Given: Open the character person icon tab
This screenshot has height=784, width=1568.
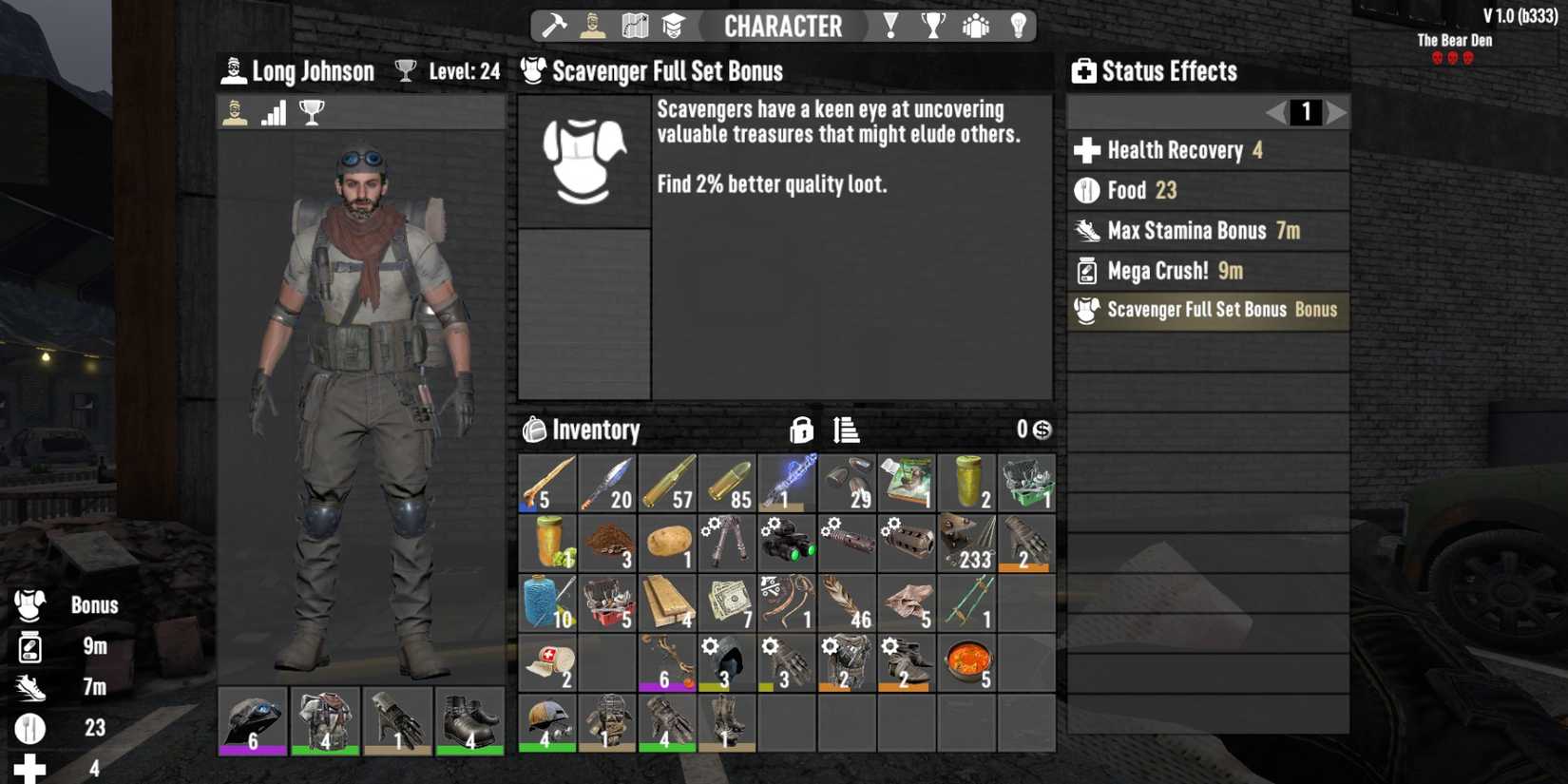Looking at the screenshot, I should 595,26.
